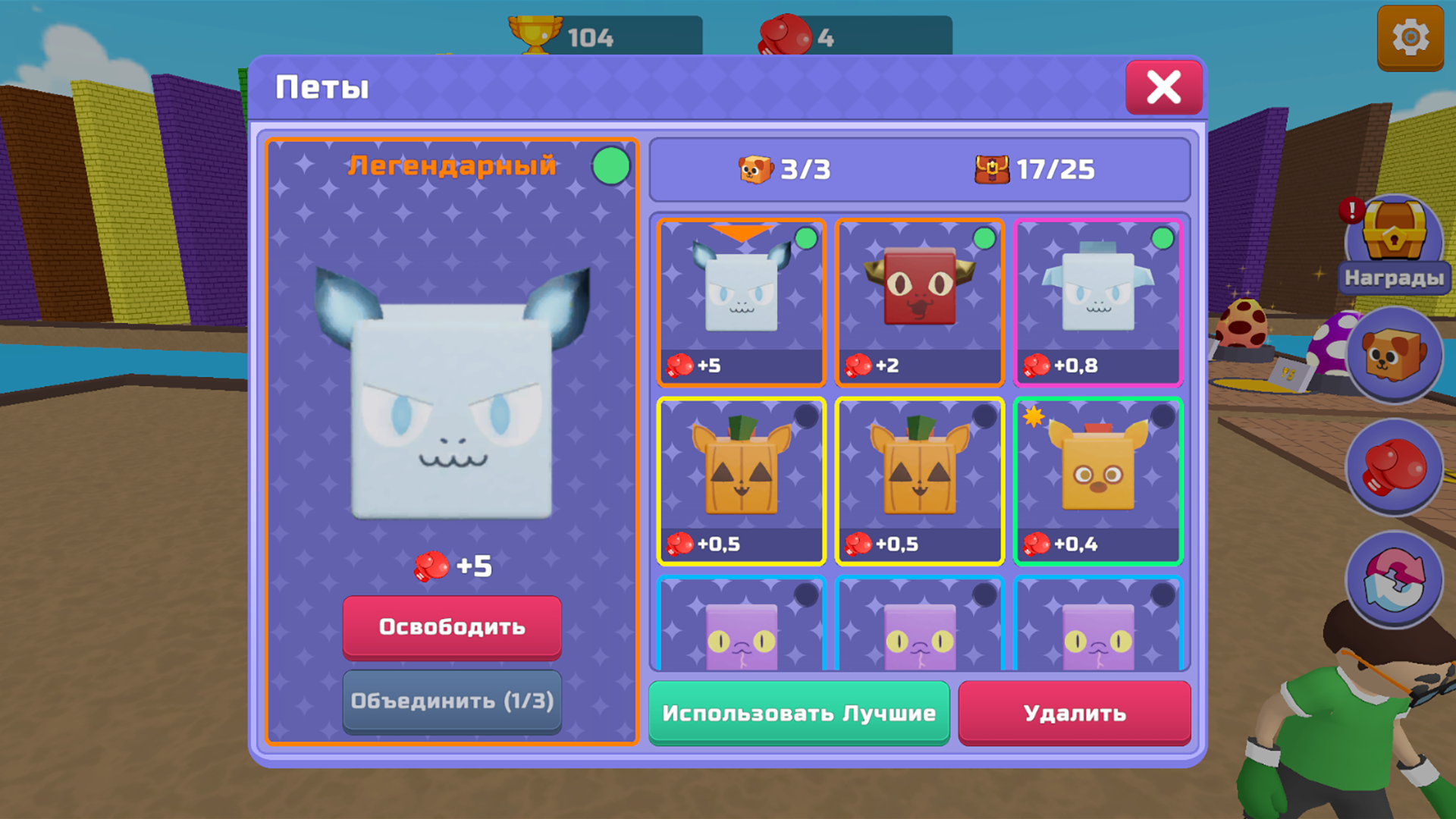Close the Петы window with the X
1456x819 pixels.
click(x=1165, y=87)
